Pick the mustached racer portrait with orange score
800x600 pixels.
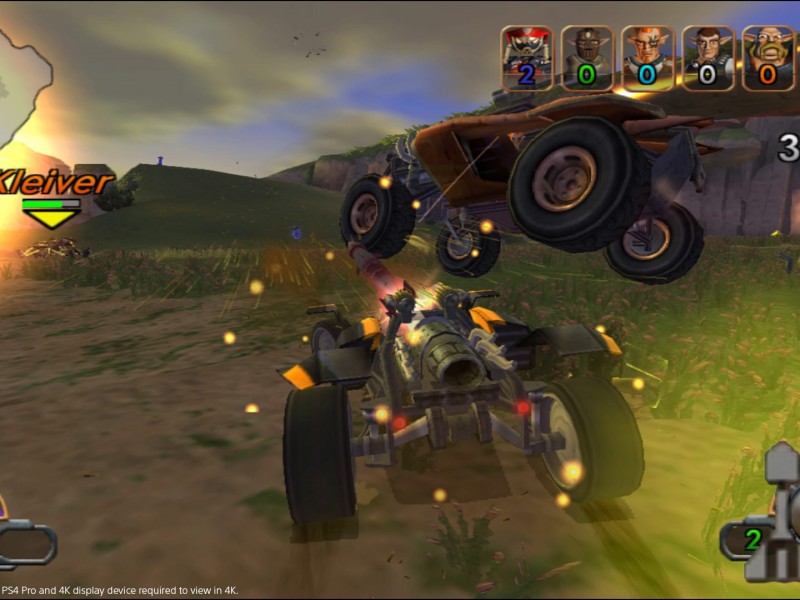(x=768, y=58)
